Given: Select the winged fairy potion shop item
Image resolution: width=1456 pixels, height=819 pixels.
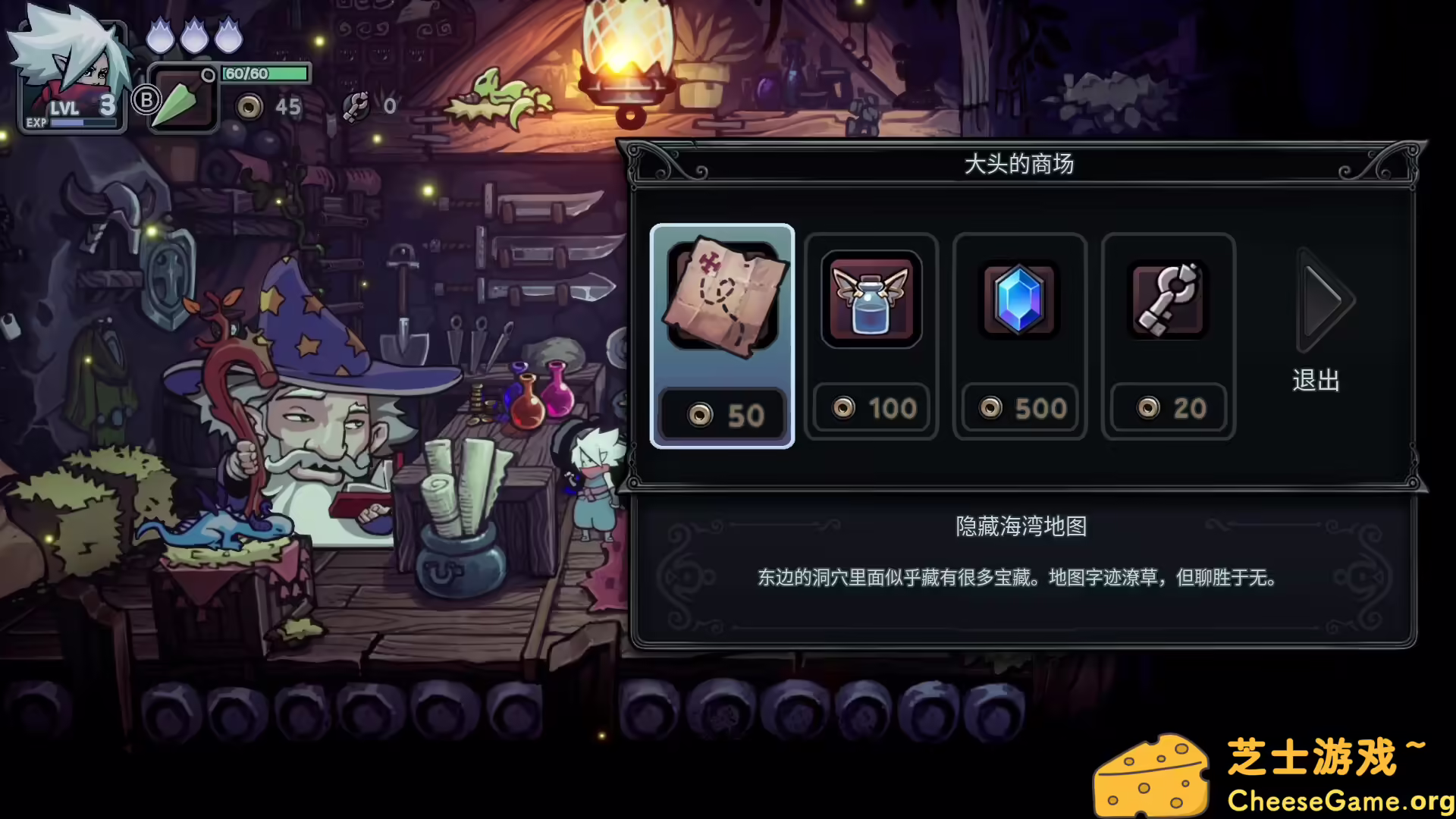Looking at the screenshot, I should point(871,300).
